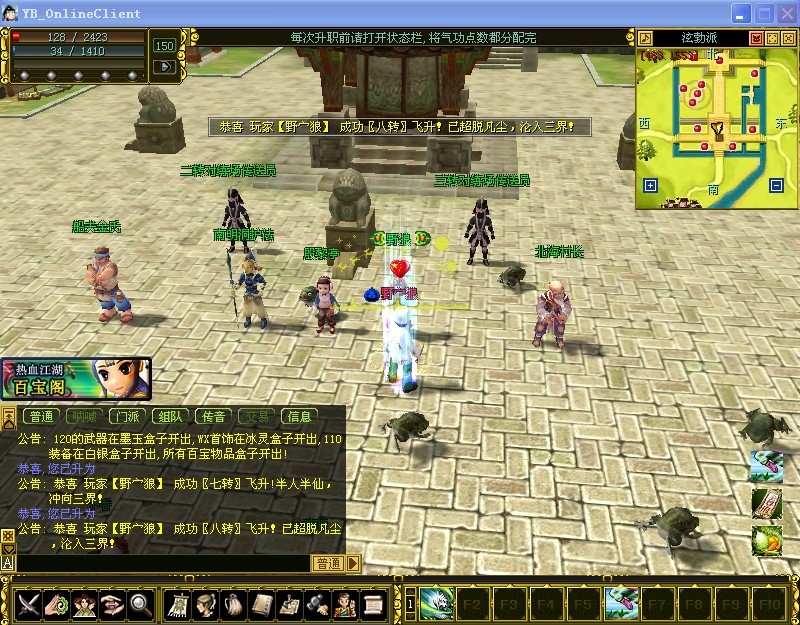Click the red demon-face button above the minimap
The width and height of the screenshot is (800, 625).
click(x=757, y=38)
